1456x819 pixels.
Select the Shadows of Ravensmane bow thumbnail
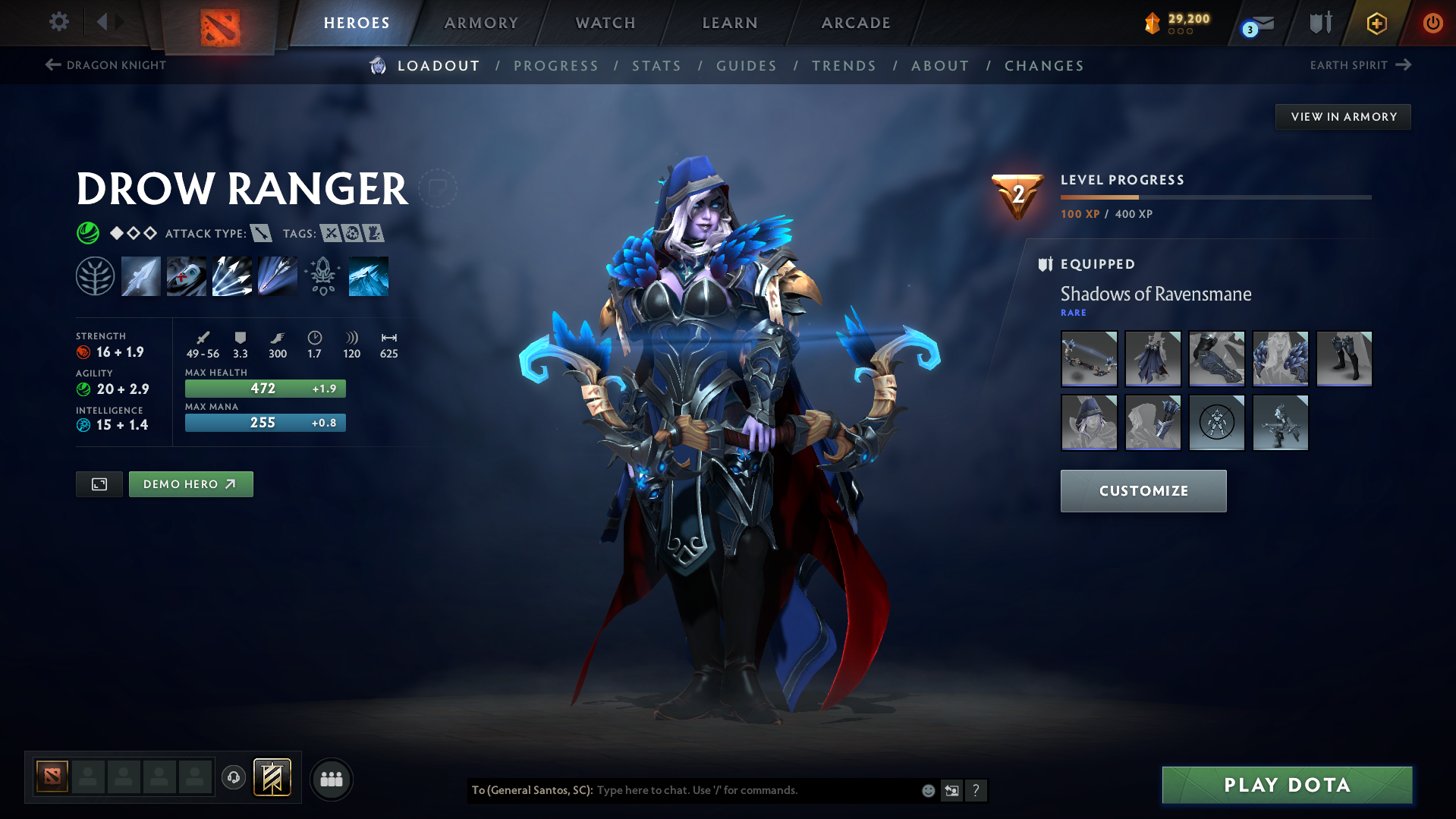[x=1089, y=358]
